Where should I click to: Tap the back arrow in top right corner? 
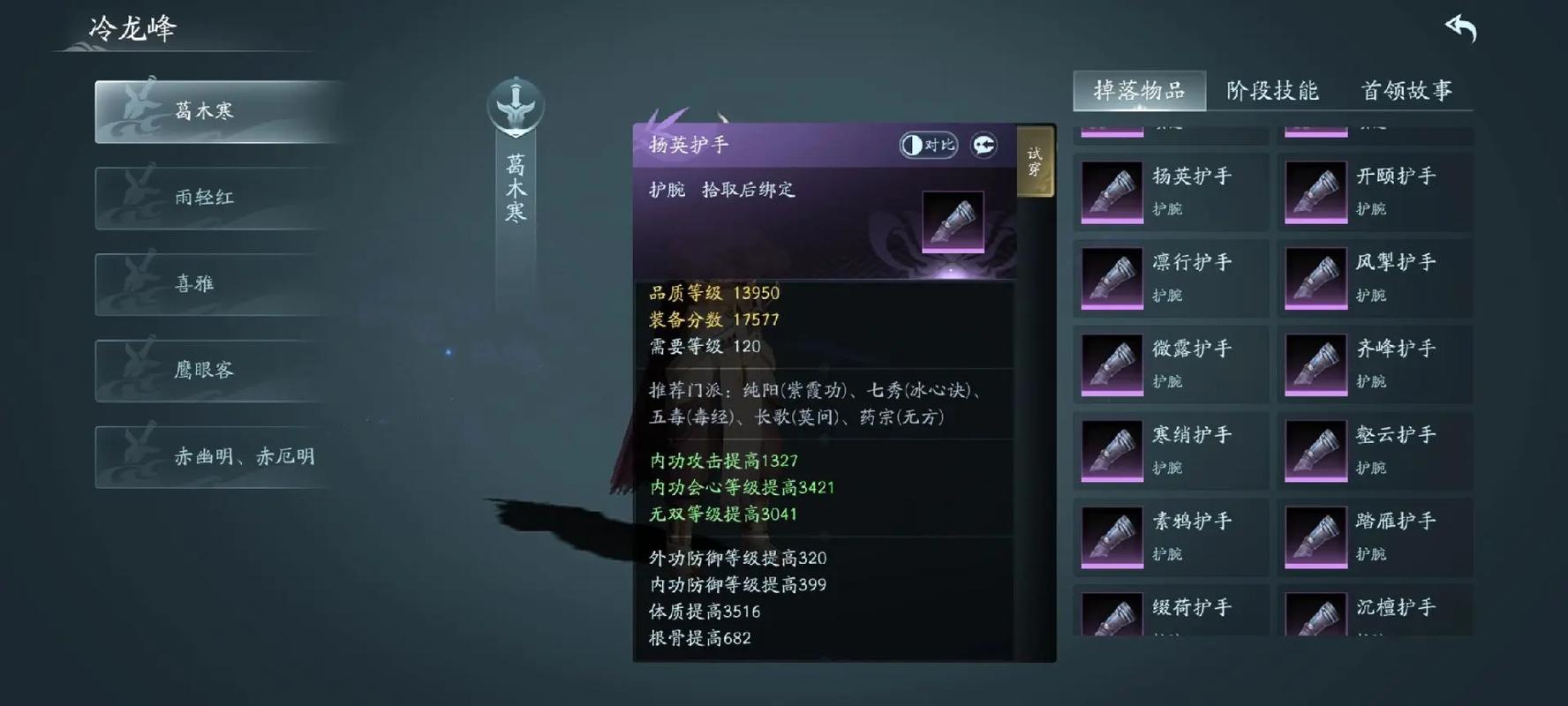tap(1461, 26)
